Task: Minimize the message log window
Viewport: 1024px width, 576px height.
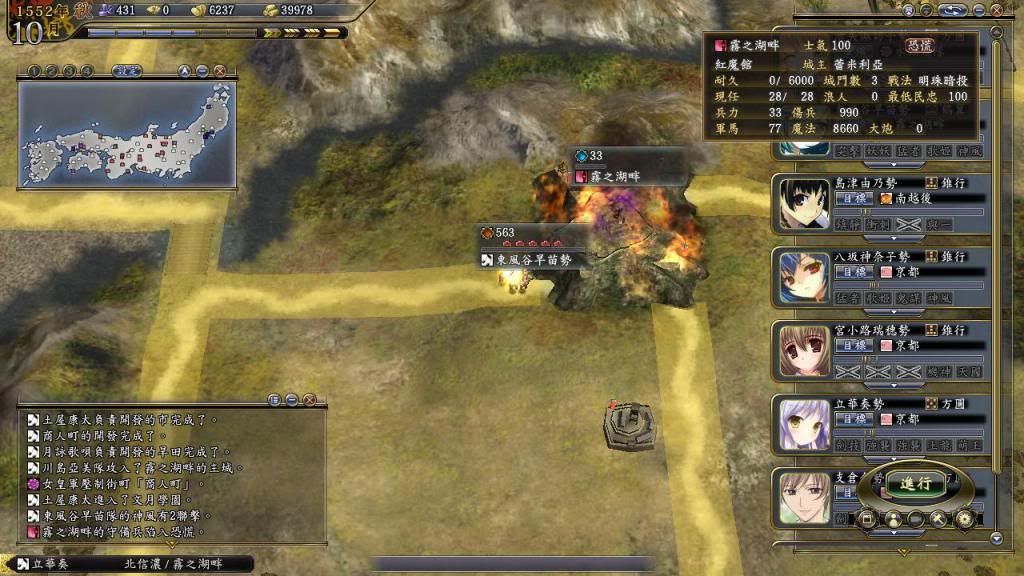Action: (292, 399)
